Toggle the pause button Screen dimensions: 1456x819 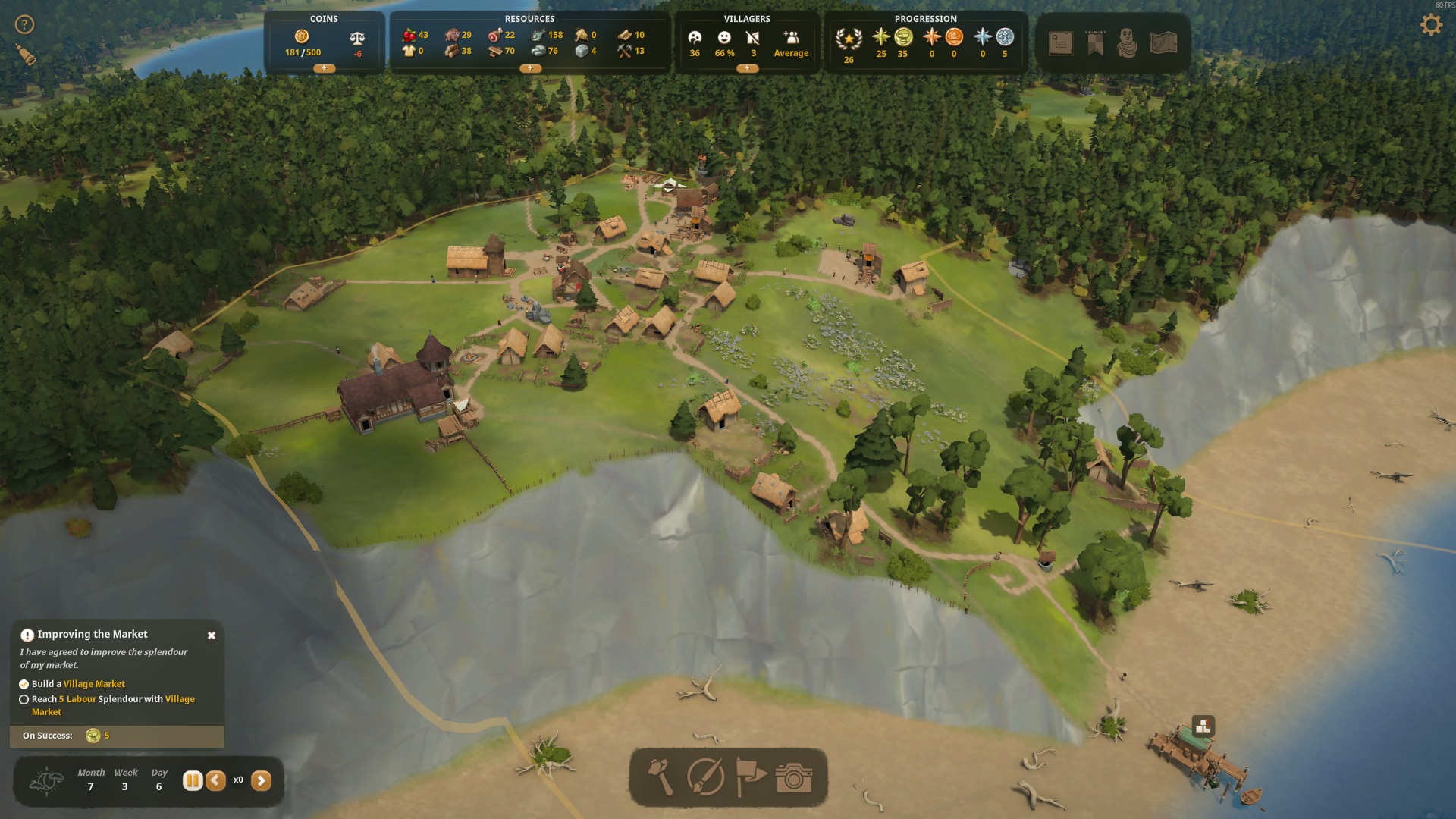[x=193, y=780]
